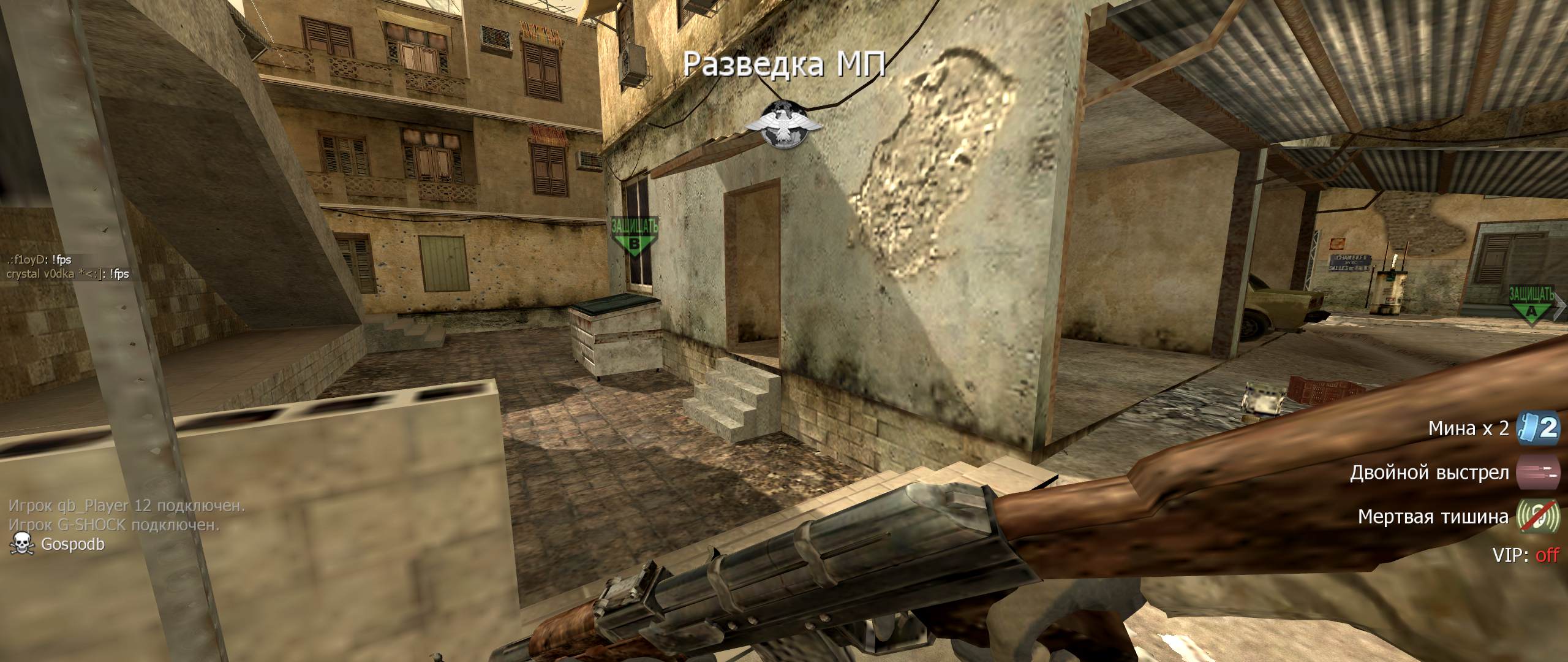This screenshot has width=1568, height=662.
Task: Choose the Мертвая тишина perk icon
Action: pos(1537,516)
